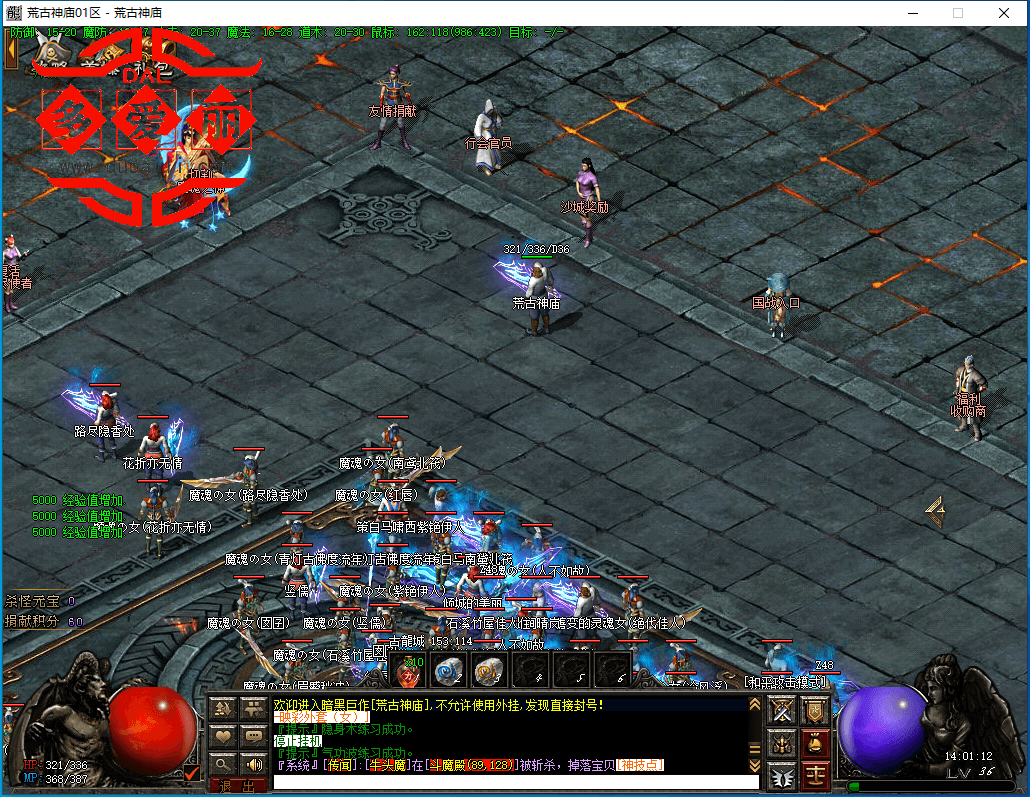This screenshot has width=1030, height=797.
Task: Open the money bag inventory button
Action: tap(815, 742)
